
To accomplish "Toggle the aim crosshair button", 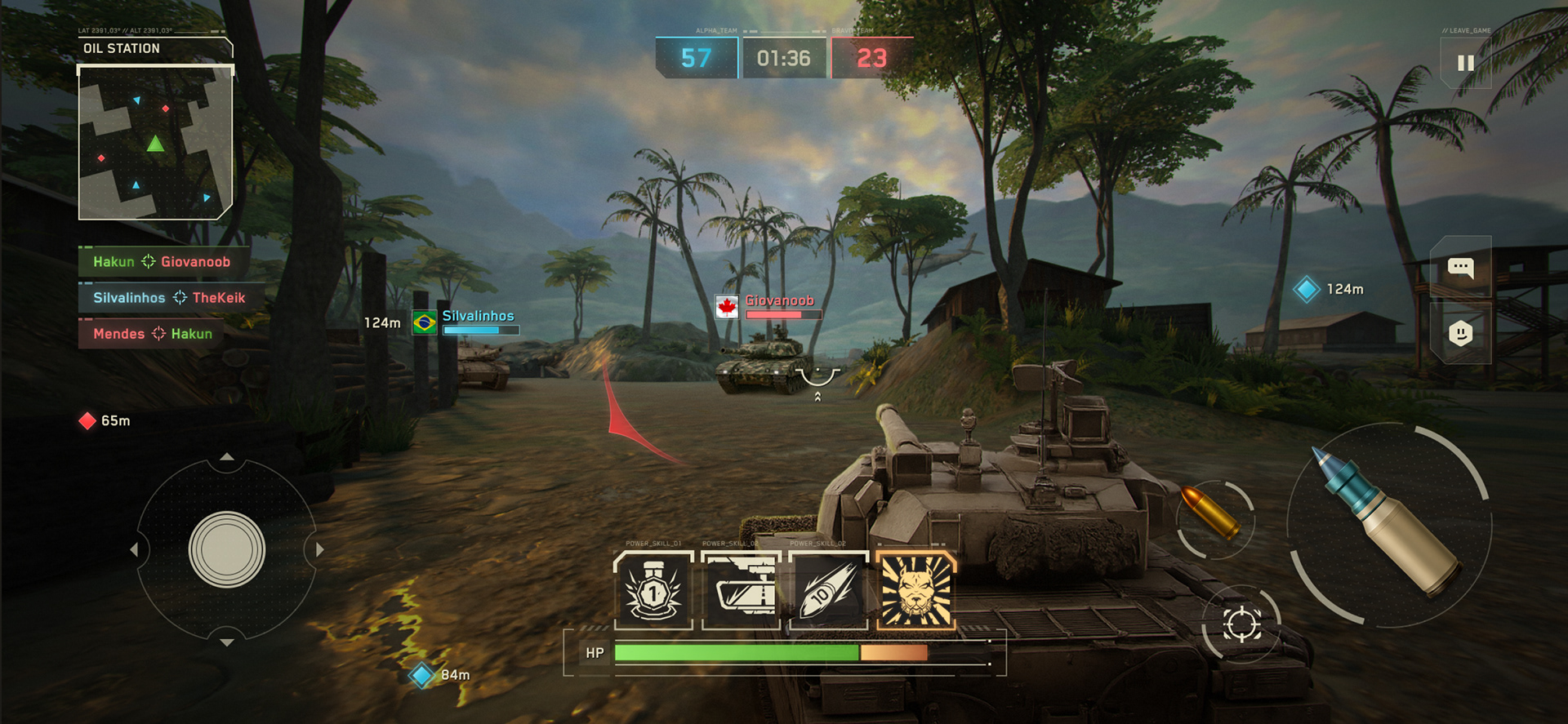I will [1241, 625].
